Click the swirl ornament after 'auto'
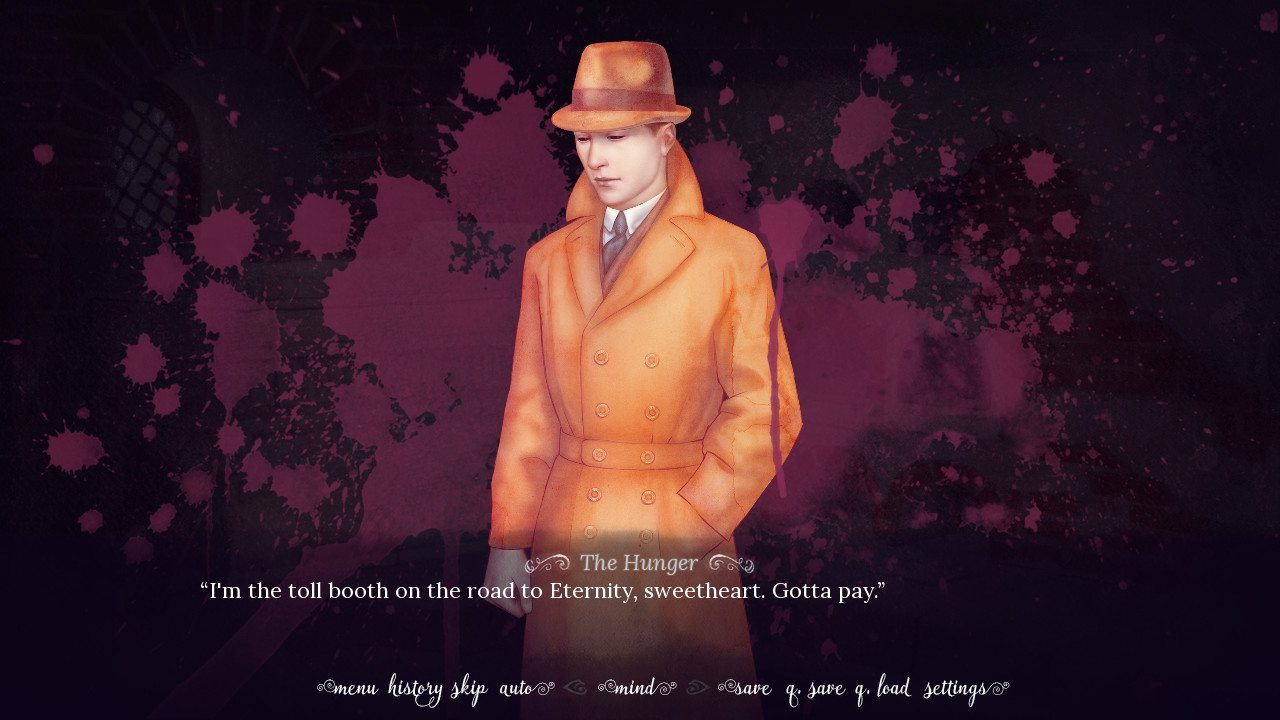This screenshot has height=720, width=1280. click(x=545, y=688)
